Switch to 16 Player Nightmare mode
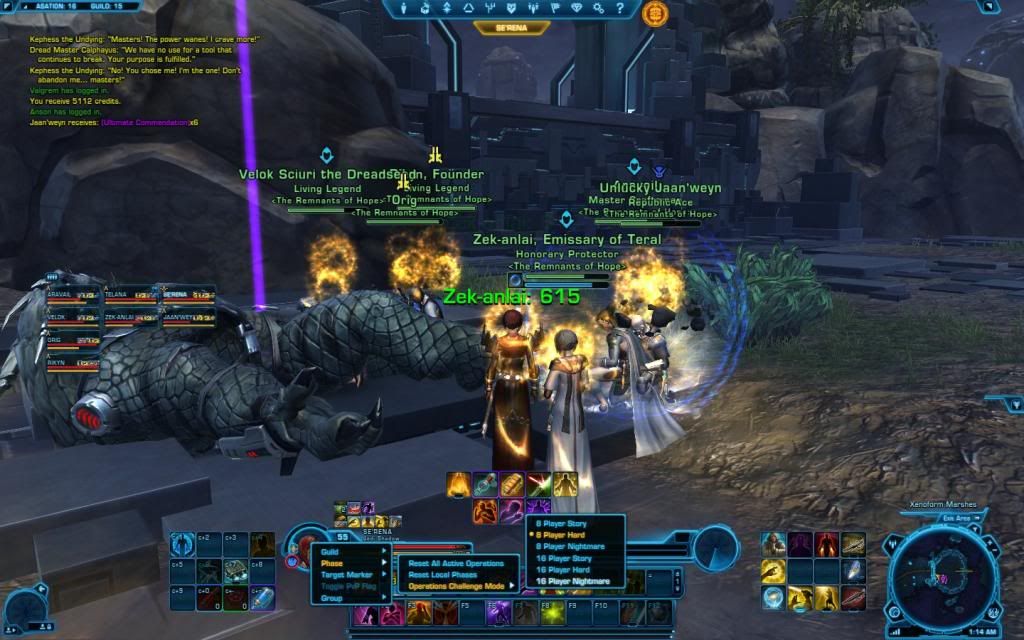 [575, 581]
